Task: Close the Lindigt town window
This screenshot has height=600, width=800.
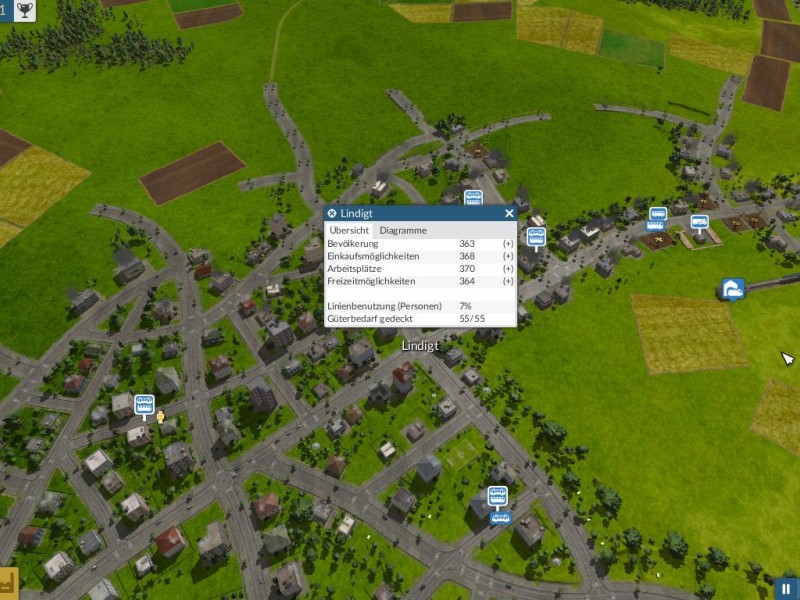Action: tap(509, 213)
